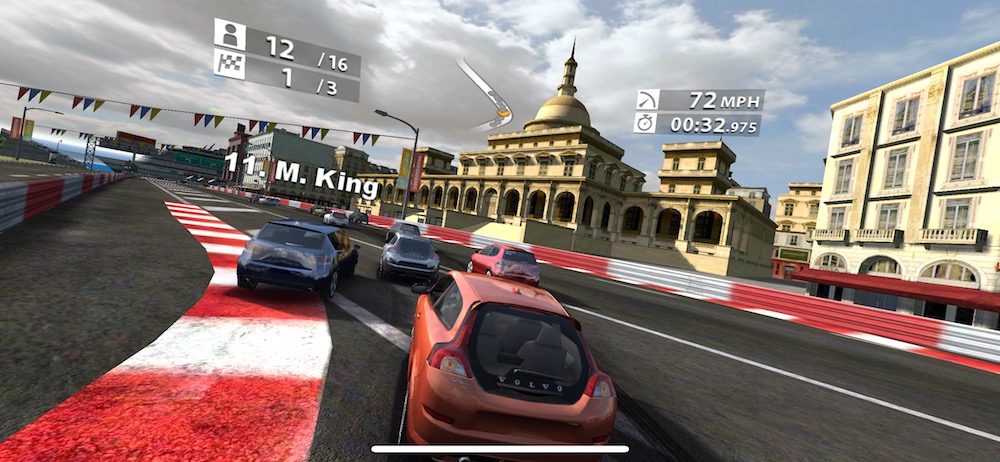The width and height of the screenshot is (1000, 462).
Task: Tap the upcoming corner direction arrow
Action: [487, 95]
